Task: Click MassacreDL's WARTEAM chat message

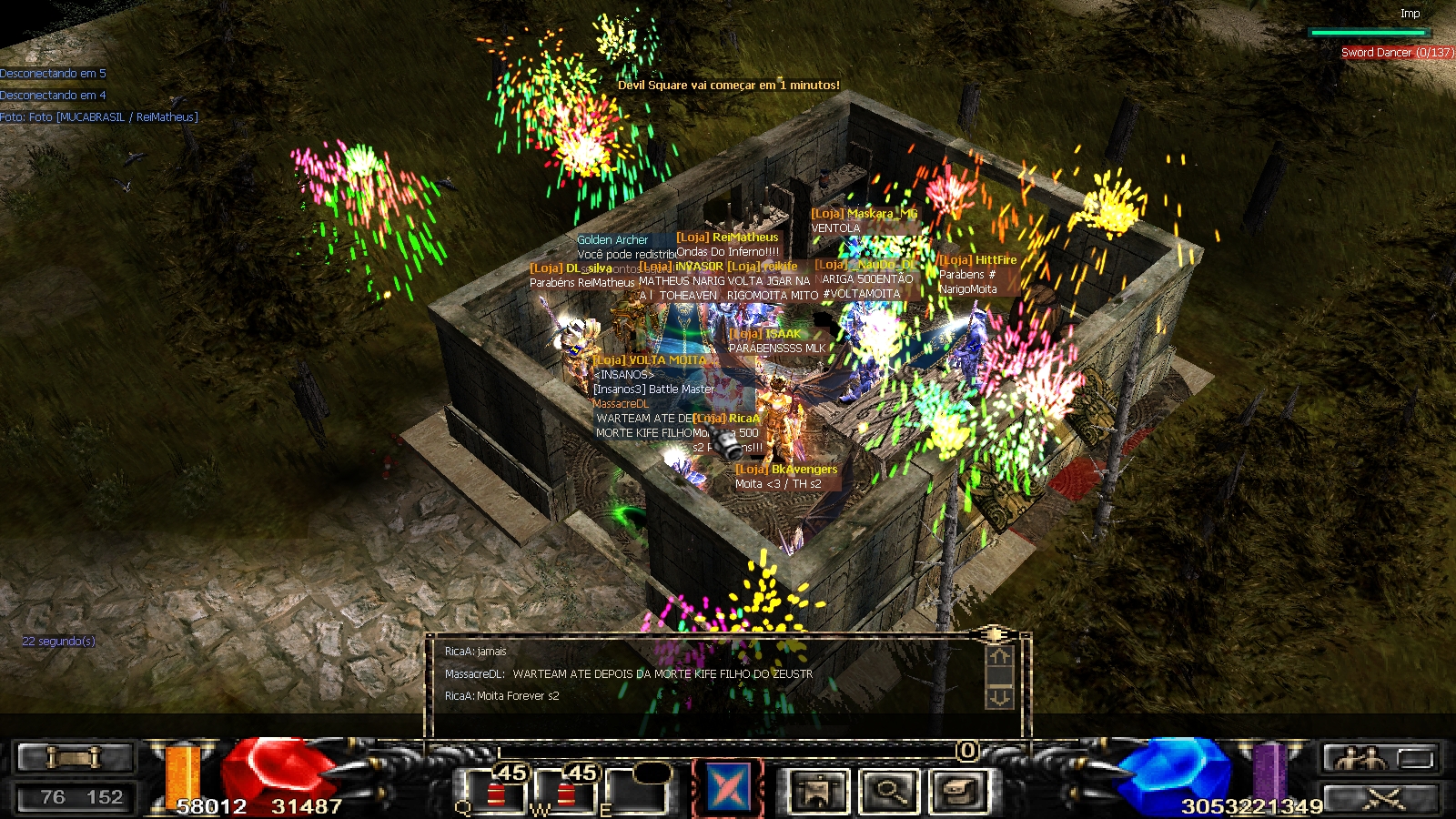Action: [x=628, y=674]
